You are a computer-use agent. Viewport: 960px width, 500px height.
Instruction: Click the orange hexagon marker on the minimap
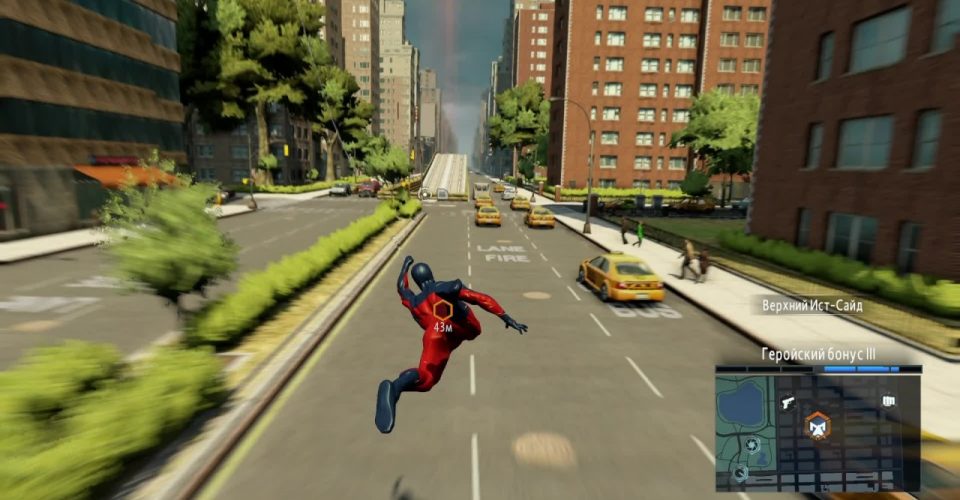(x=818, y=425)
